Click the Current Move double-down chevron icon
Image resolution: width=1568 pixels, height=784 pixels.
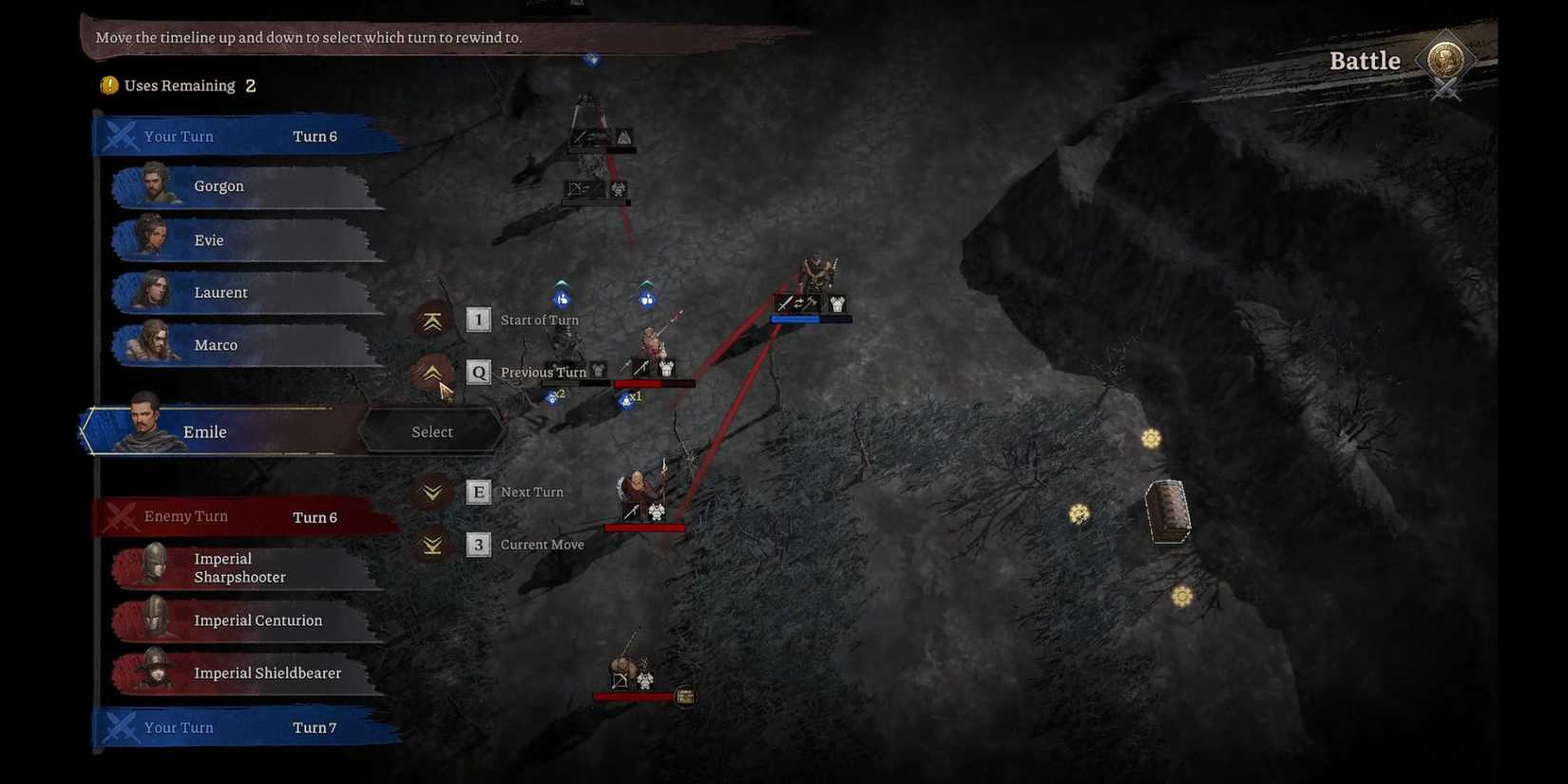point(432,544)
